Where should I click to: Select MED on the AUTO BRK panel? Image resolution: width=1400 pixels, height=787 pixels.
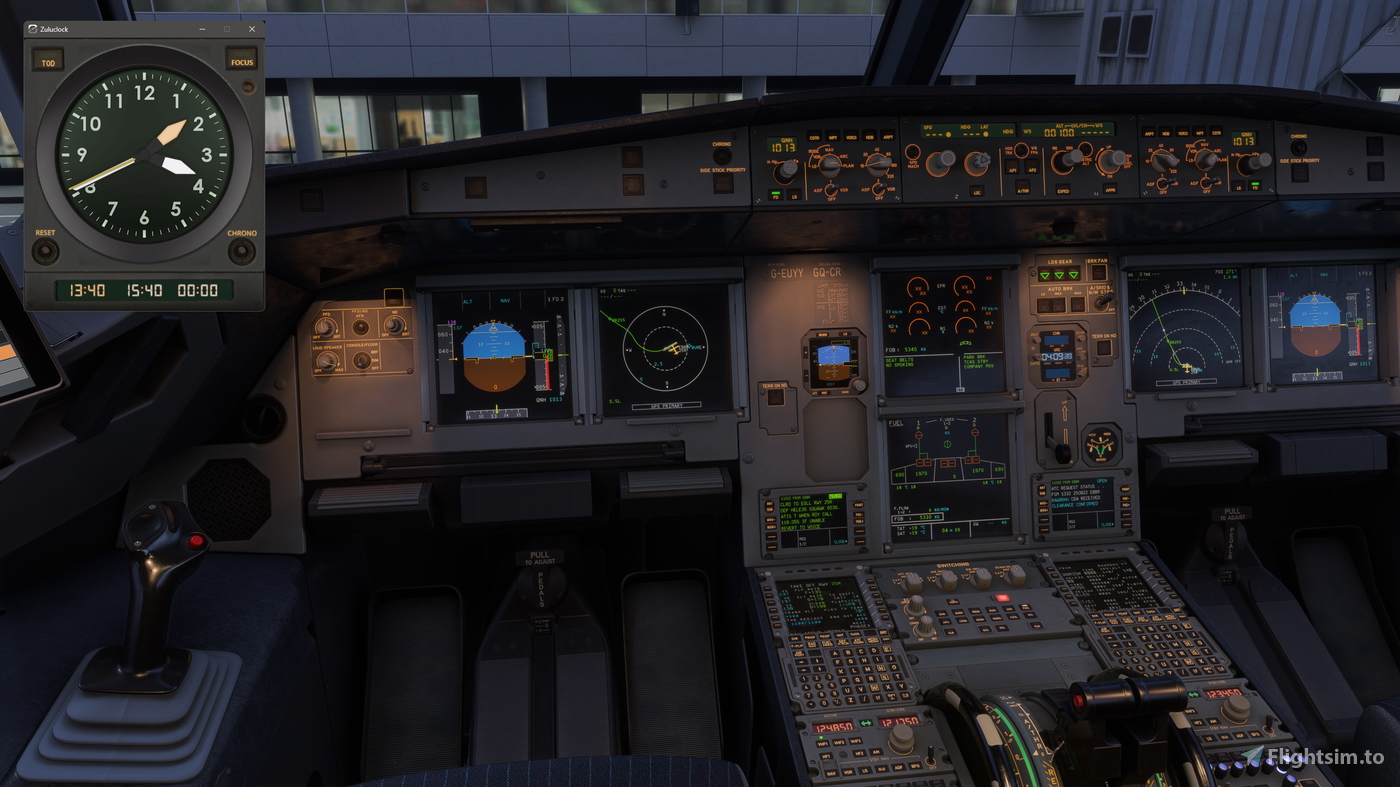pos(1058,304)
